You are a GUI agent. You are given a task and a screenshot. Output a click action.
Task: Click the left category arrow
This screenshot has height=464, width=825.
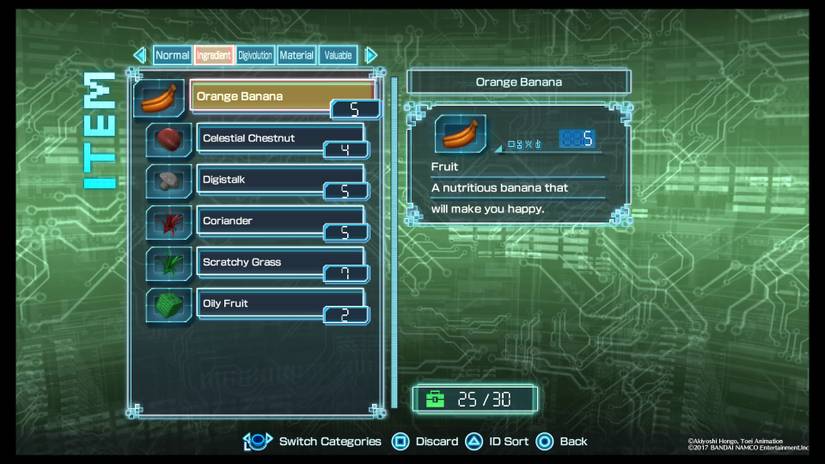click(x=140, y=55)
